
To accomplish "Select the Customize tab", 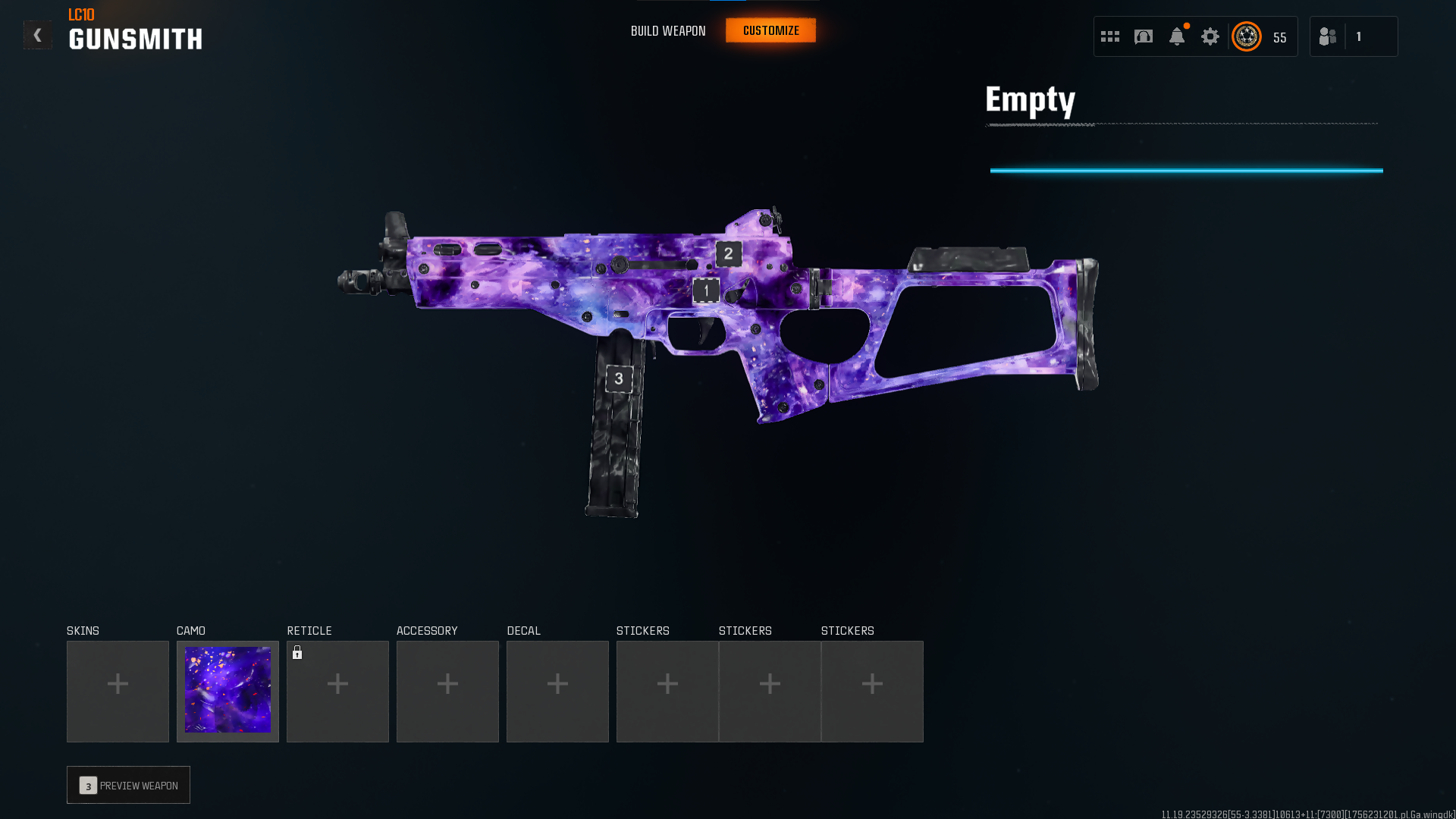I will coord(770,30).
